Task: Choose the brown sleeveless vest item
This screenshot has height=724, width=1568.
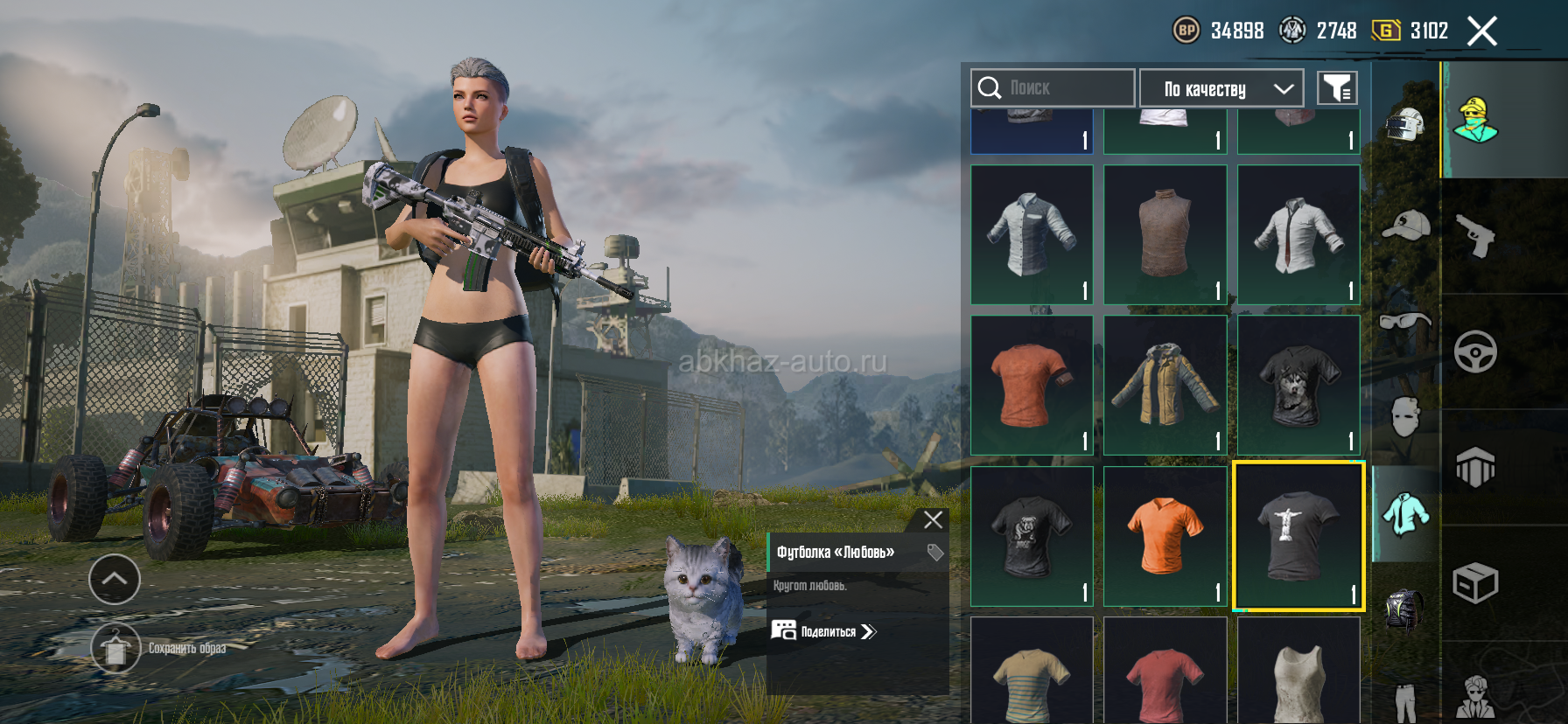Action: pyautogui.click(x=1165, y=234)
